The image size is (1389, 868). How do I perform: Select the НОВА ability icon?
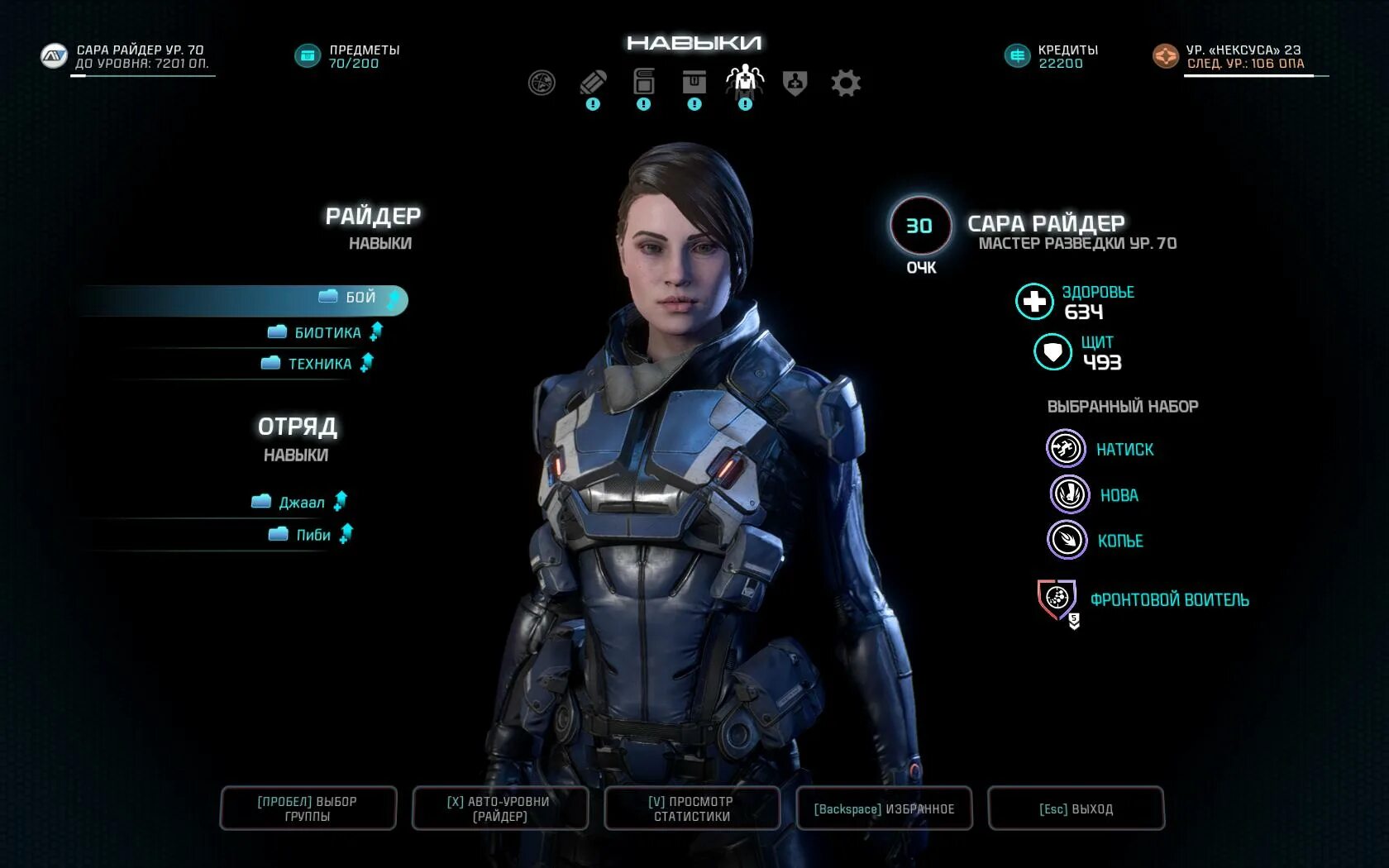click(x=1068, y=494)
